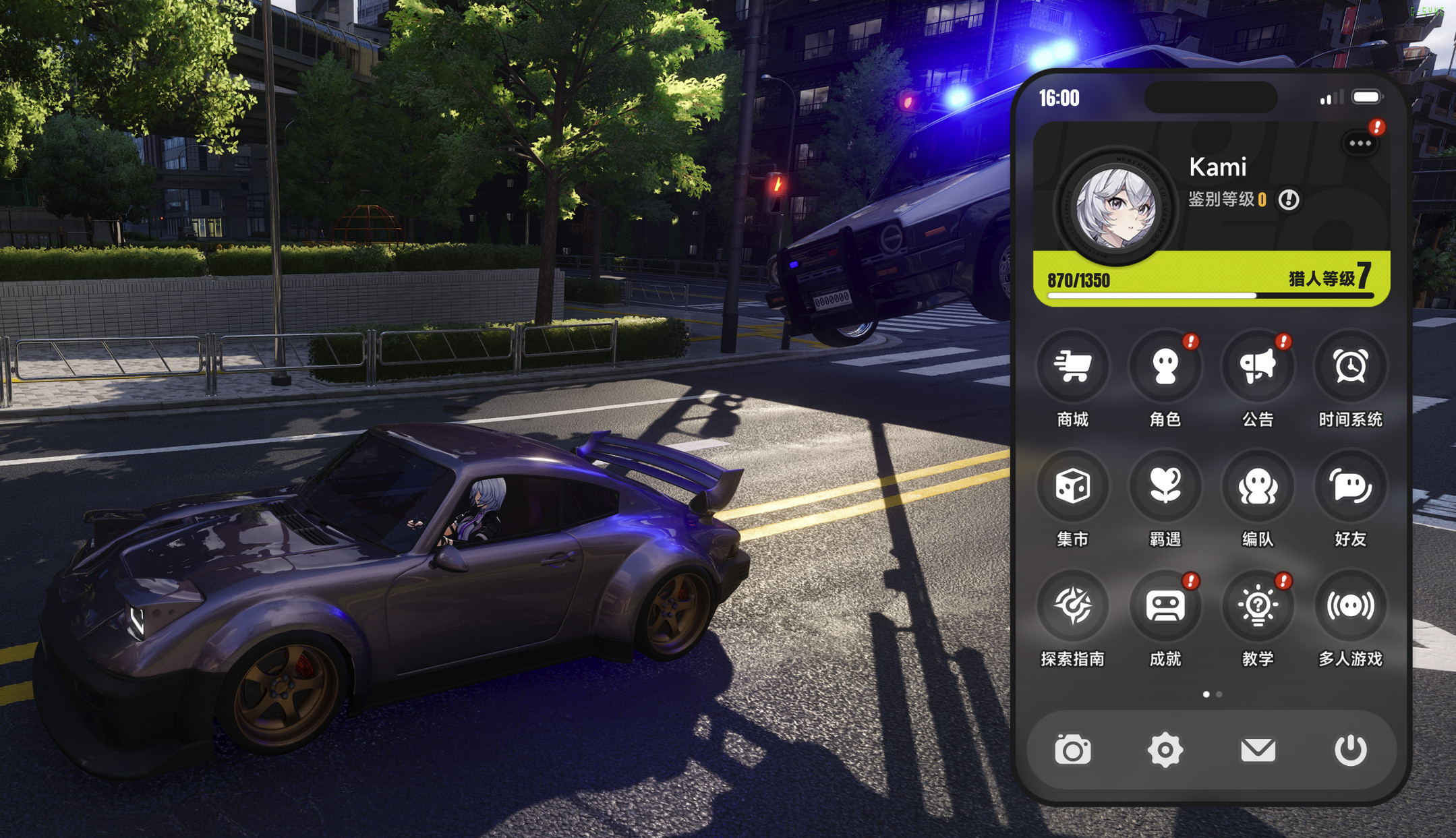This screenshot has height=838, width=1456.
Task: Open the 角色 character app
Action: [1165, 367]
